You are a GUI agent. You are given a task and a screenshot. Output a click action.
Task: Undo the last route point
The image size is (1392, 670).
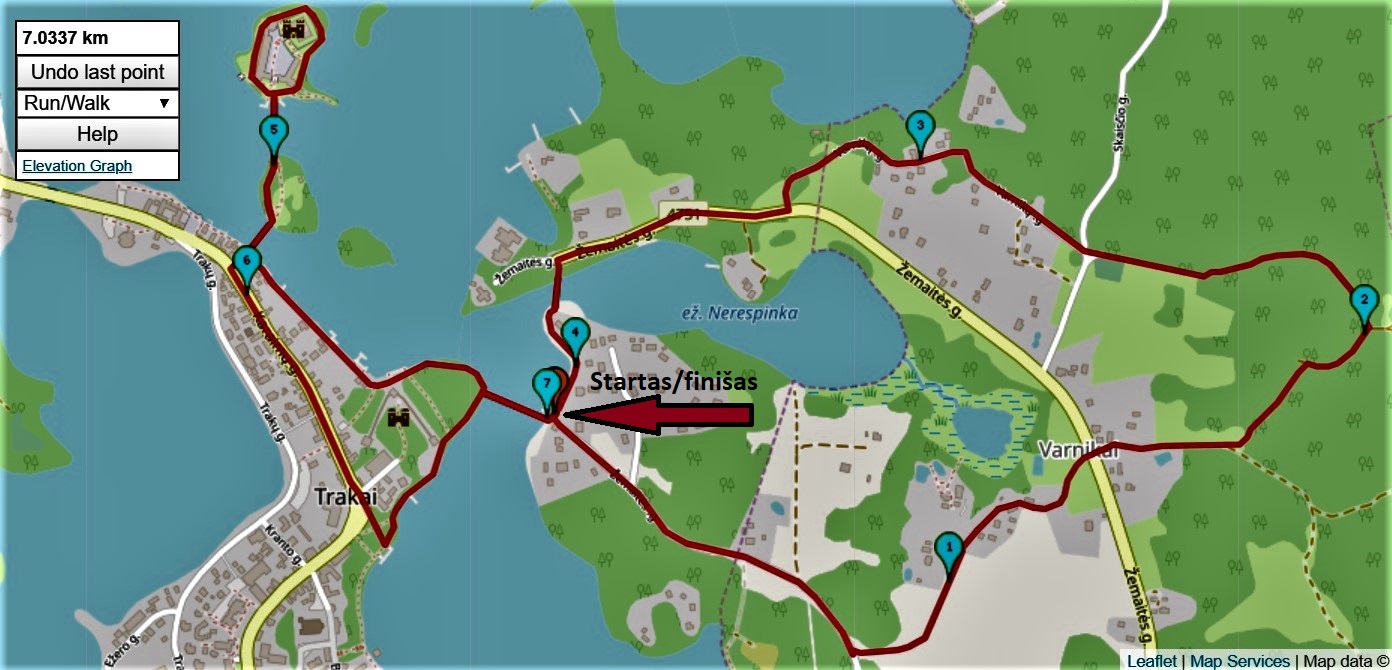pyautogui.click(x=97, y=72)
